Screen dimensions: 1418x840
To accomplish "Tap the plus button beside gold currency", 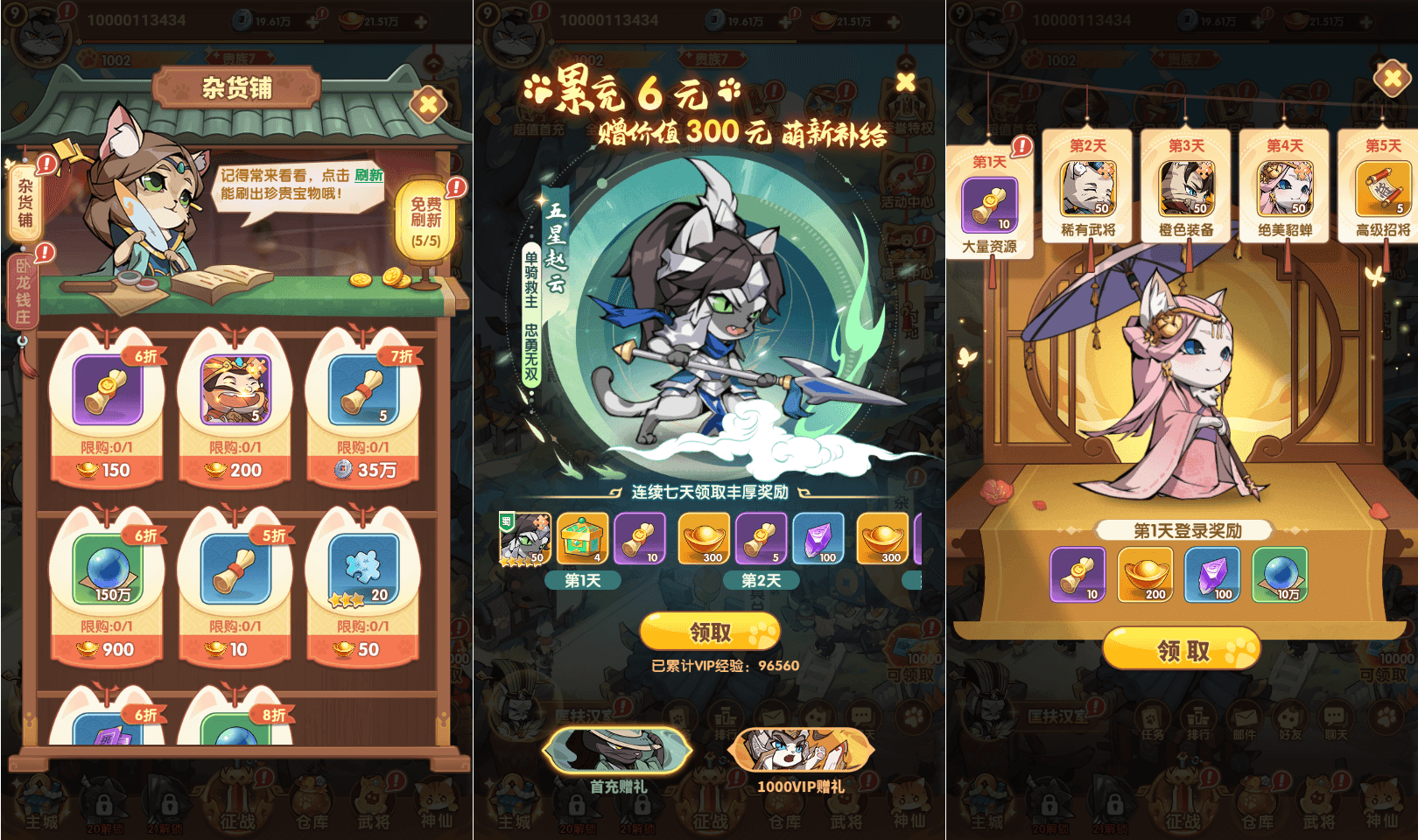I will coord(423,24).
